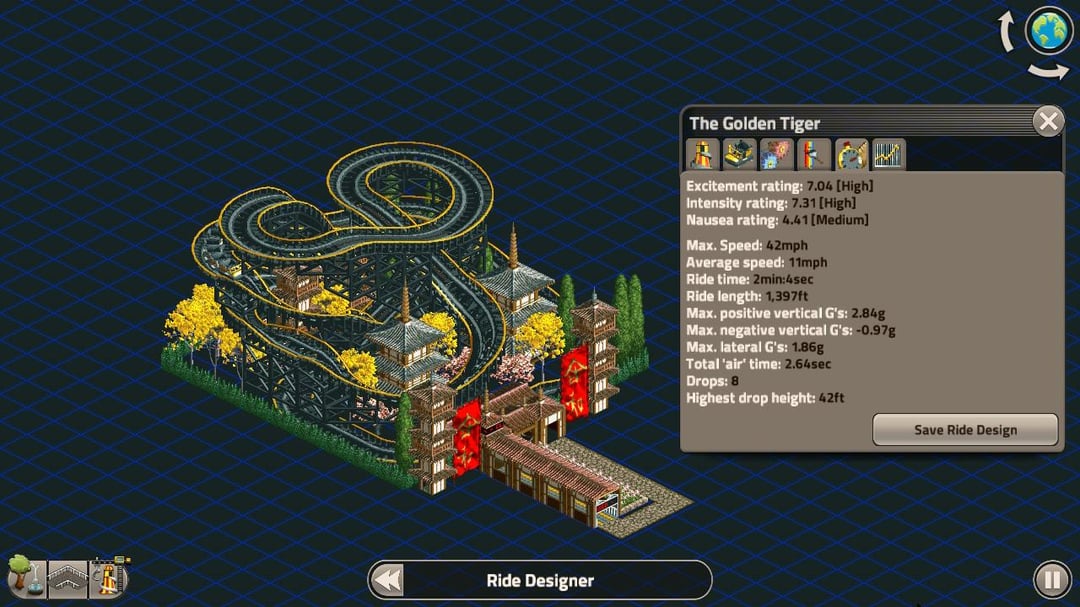Pause the game
This screenshot has height=607, width=1080.
pyautogui.click(x=1051, y=579)
